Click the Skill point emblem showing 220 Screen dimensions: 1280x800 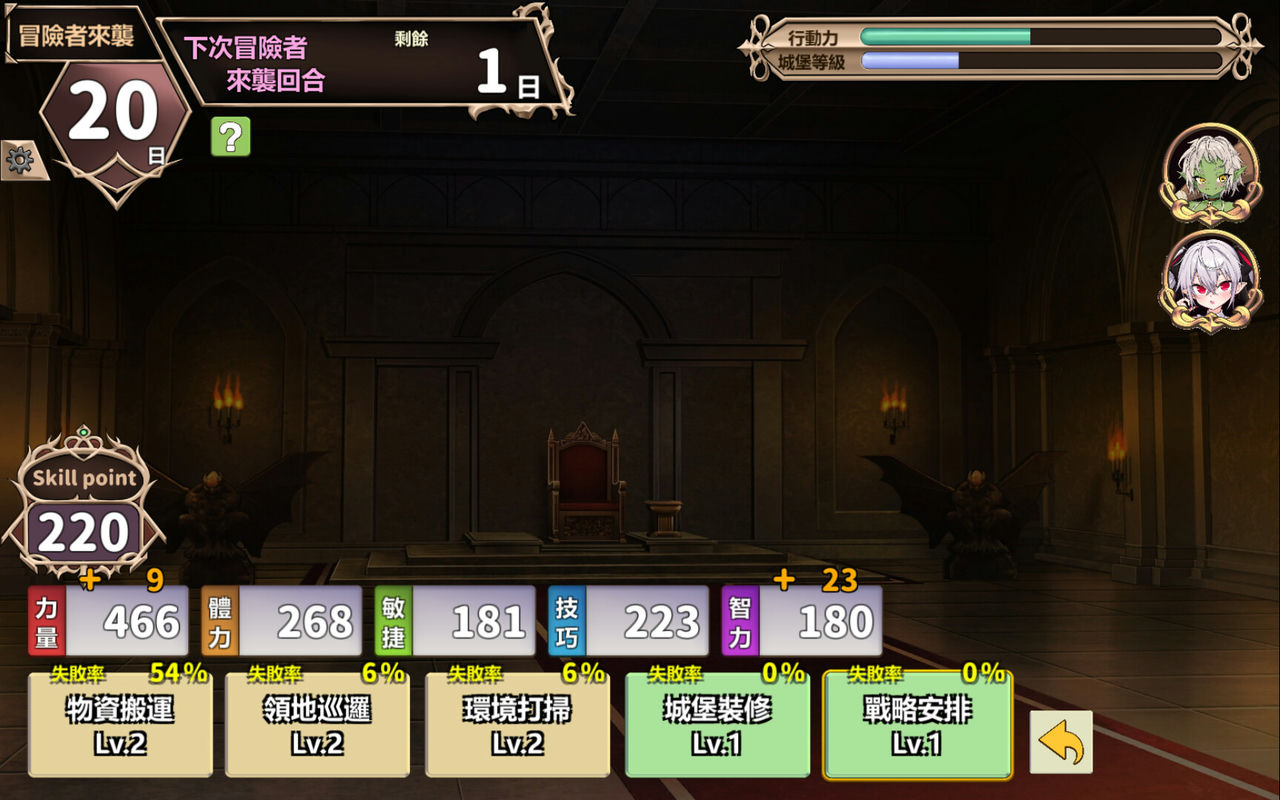[x=83, y=510]
